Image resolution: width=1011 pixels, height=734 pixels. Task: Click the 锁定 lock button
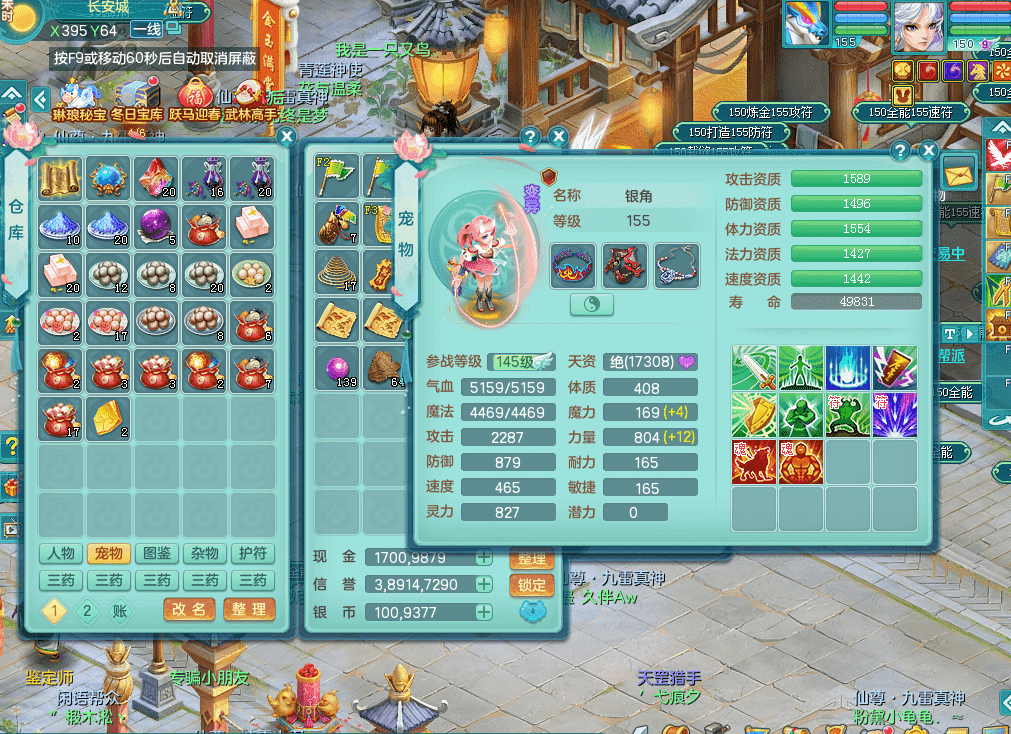531,585
